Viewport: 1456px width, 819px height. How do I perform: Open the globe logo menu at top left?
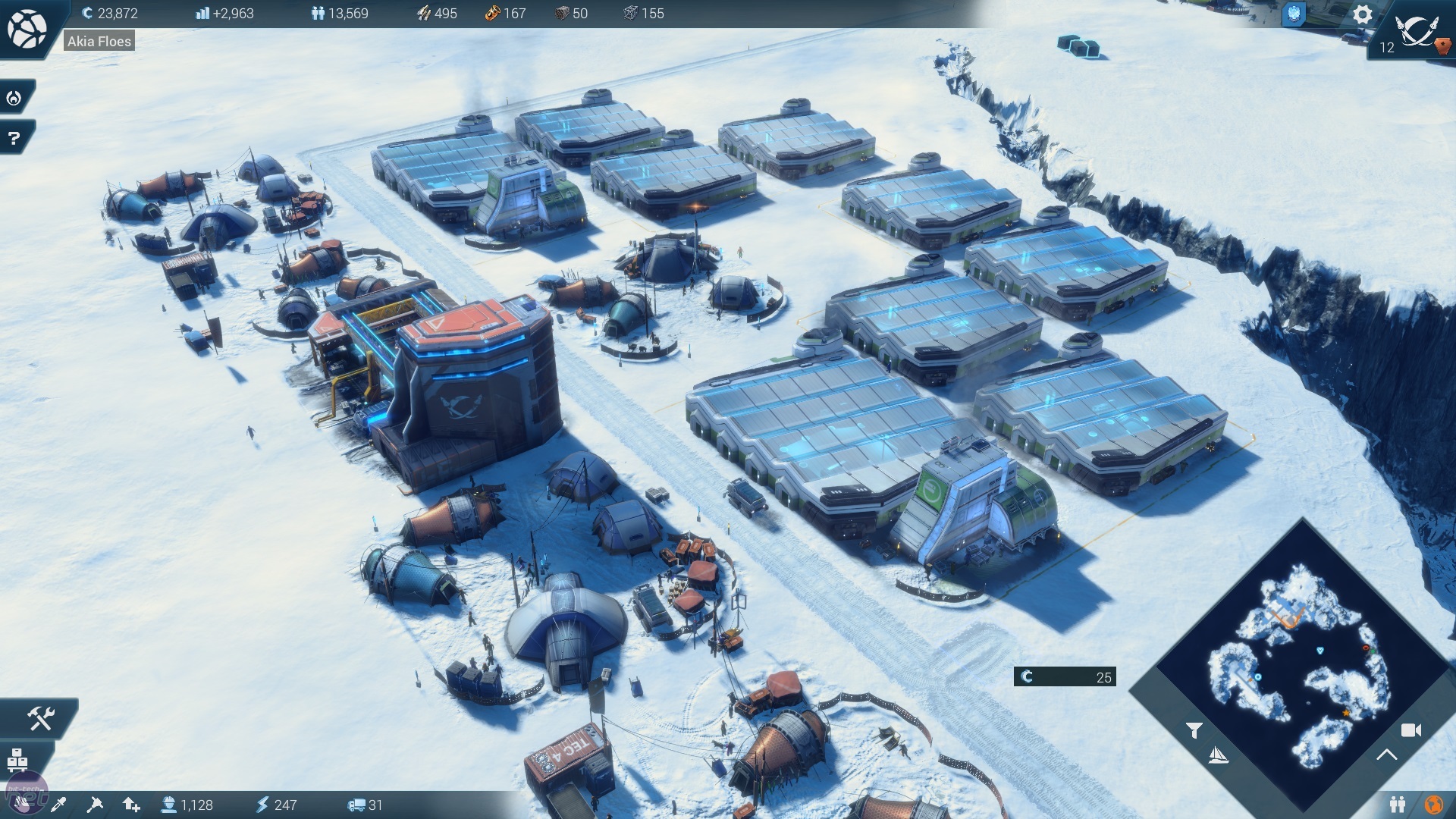click(27, 28)
